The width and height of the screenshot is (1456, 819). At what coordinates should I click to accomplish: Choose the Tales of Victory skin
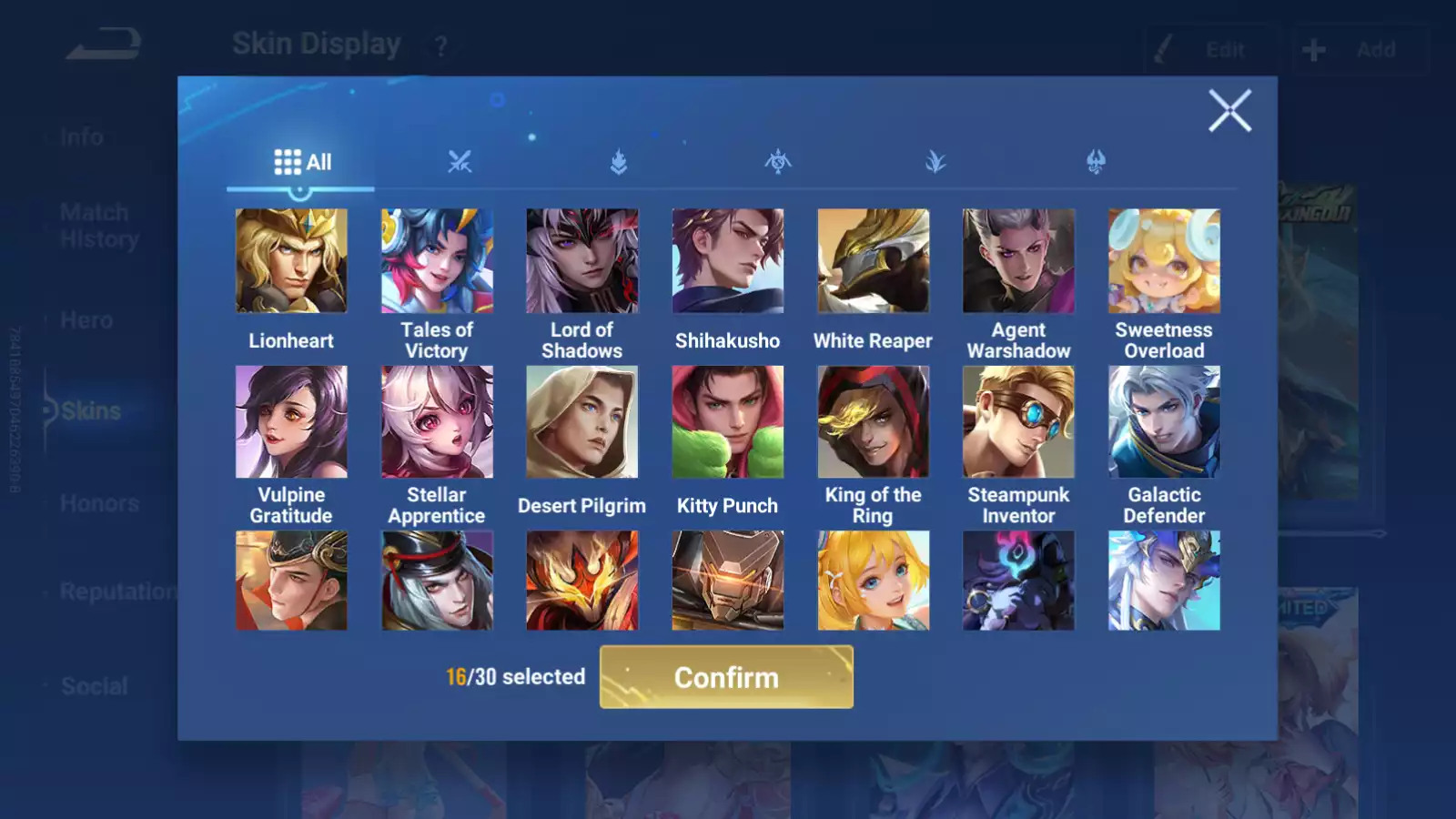click(x=437, y=261)
